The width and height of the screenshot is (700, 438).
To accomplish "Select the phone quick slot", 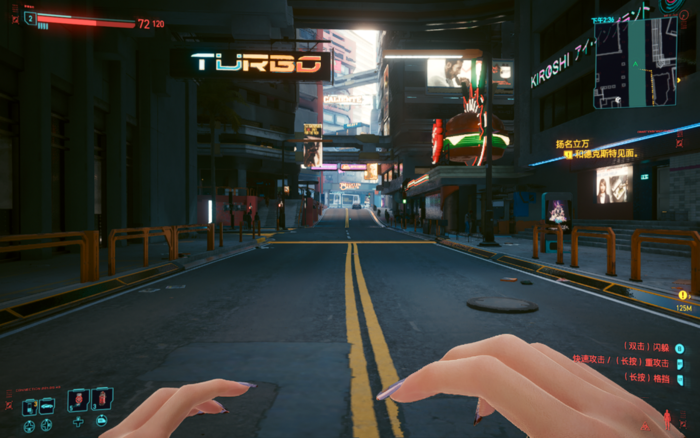I will coord(29,406).
